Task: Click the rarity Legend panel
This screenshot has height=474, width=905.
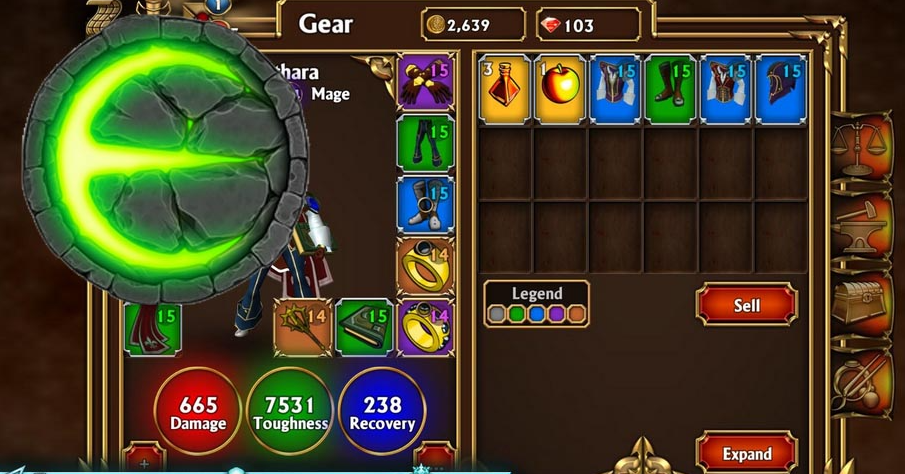Action: 536,303
